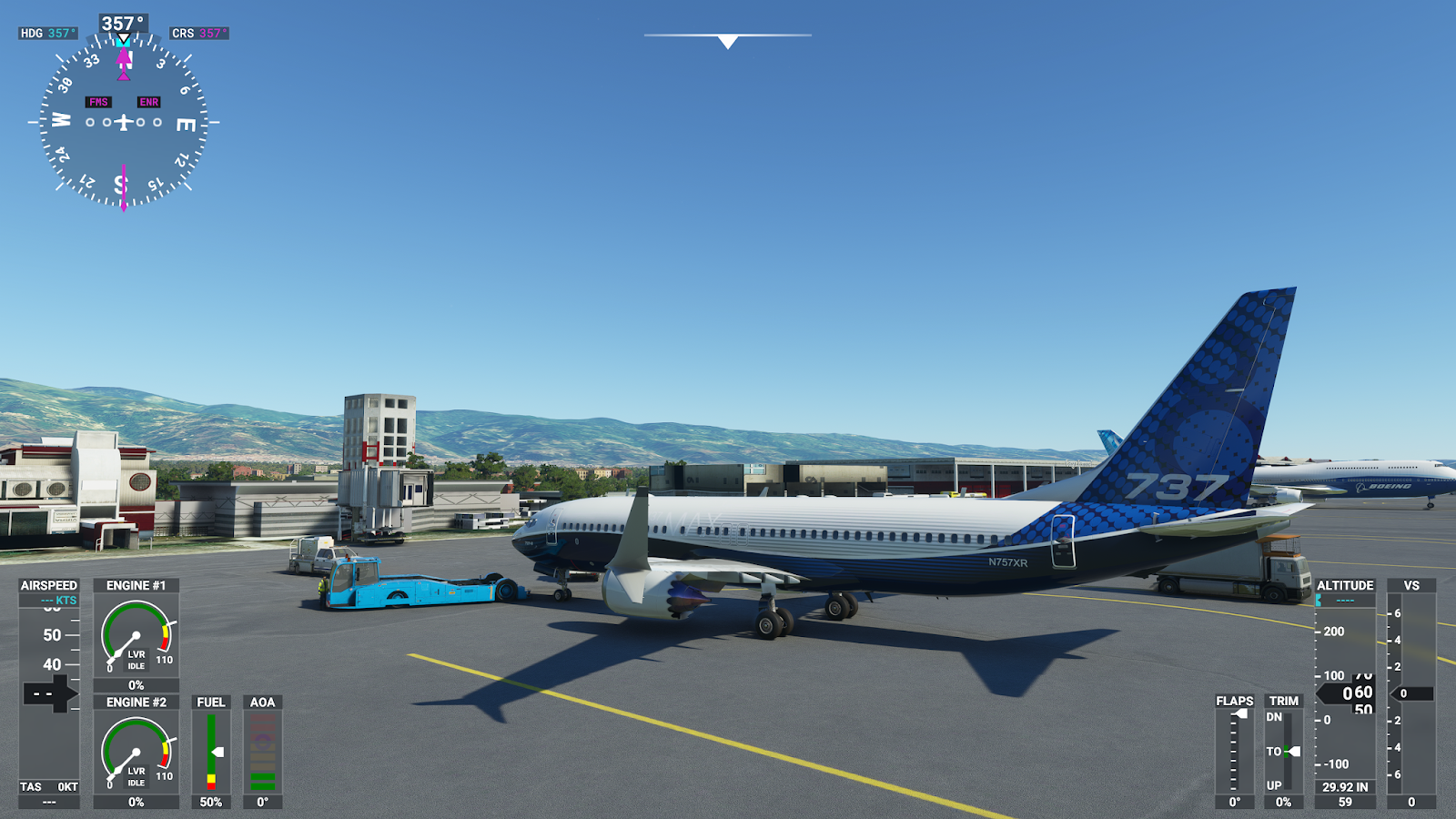Toggle the cyan heading bug on compass
The height and width of the screenshot is (819, 1456).
point(124,41)
